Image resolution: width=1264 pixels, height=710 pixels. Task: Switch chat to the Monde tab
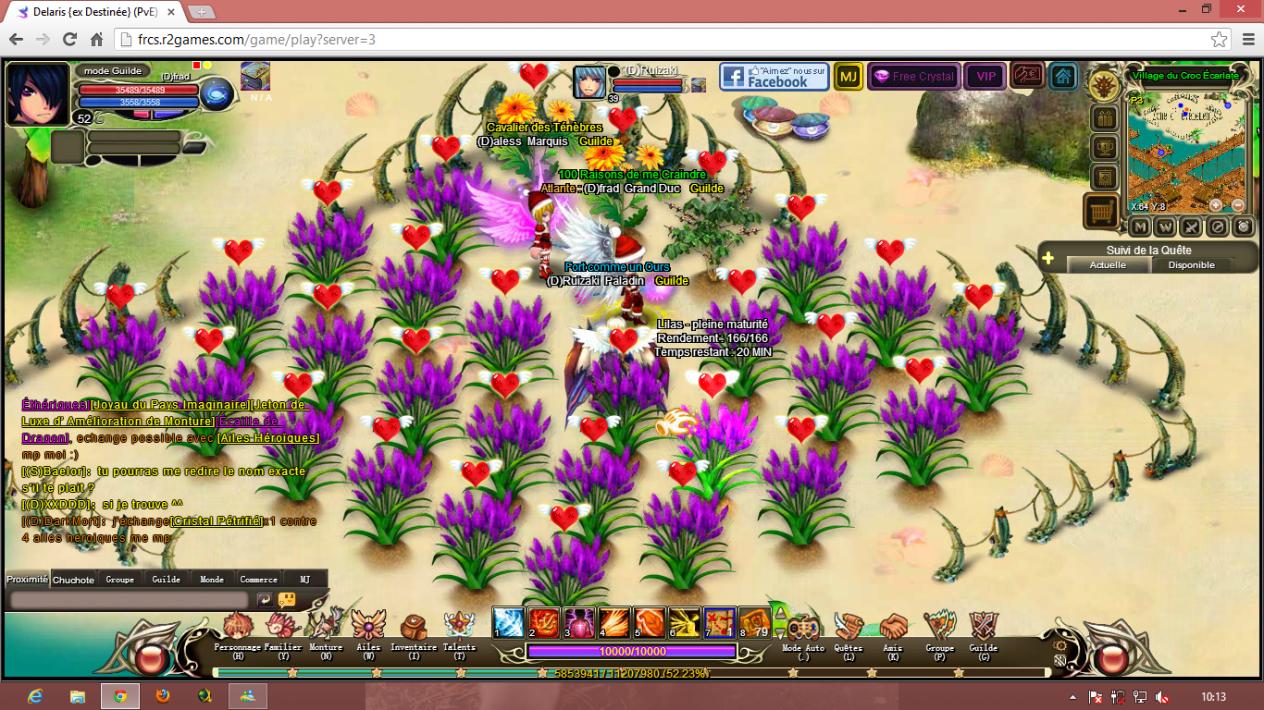212,579
